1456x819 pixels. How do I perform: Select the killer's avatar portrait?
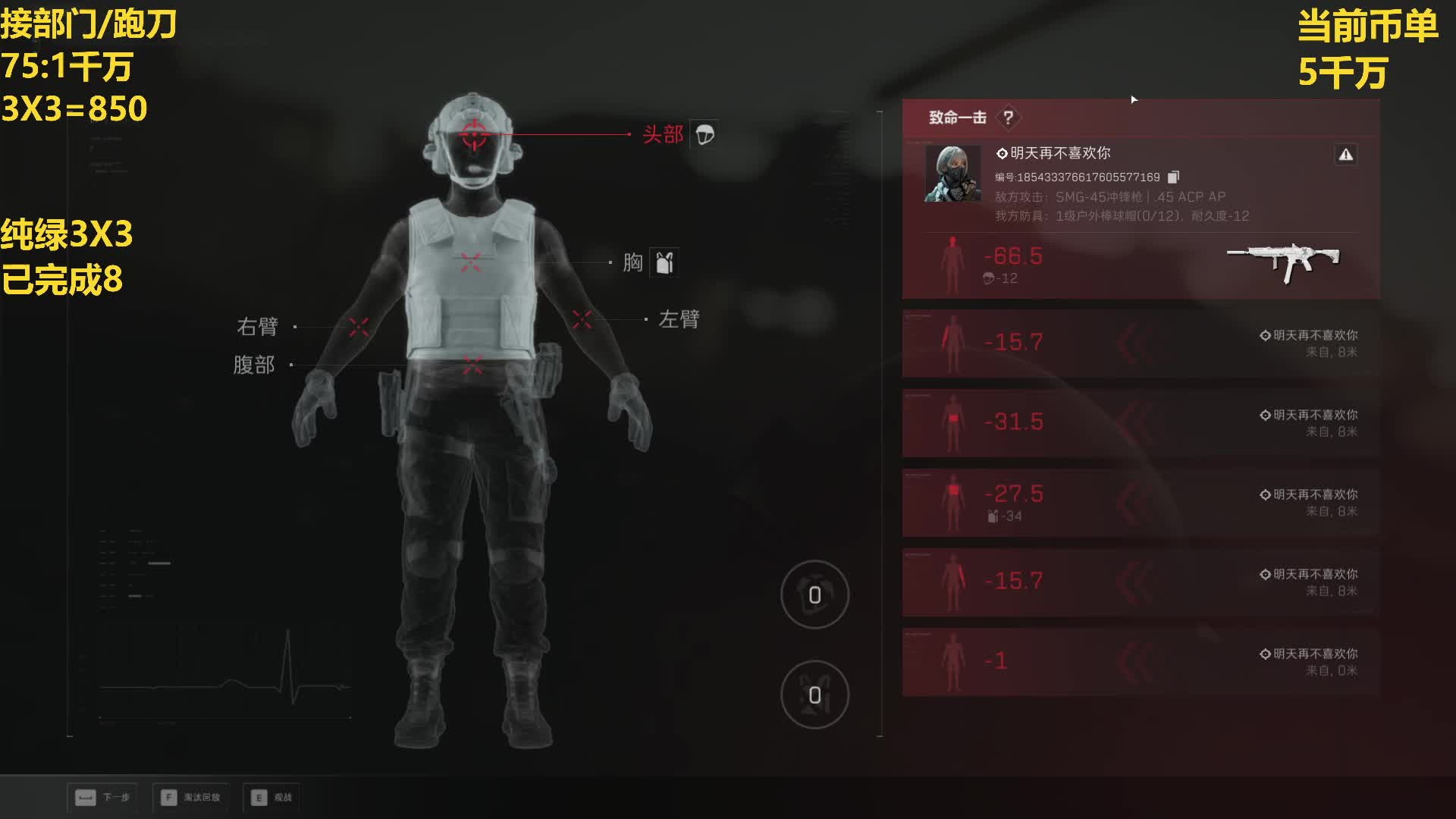(952, 174)
